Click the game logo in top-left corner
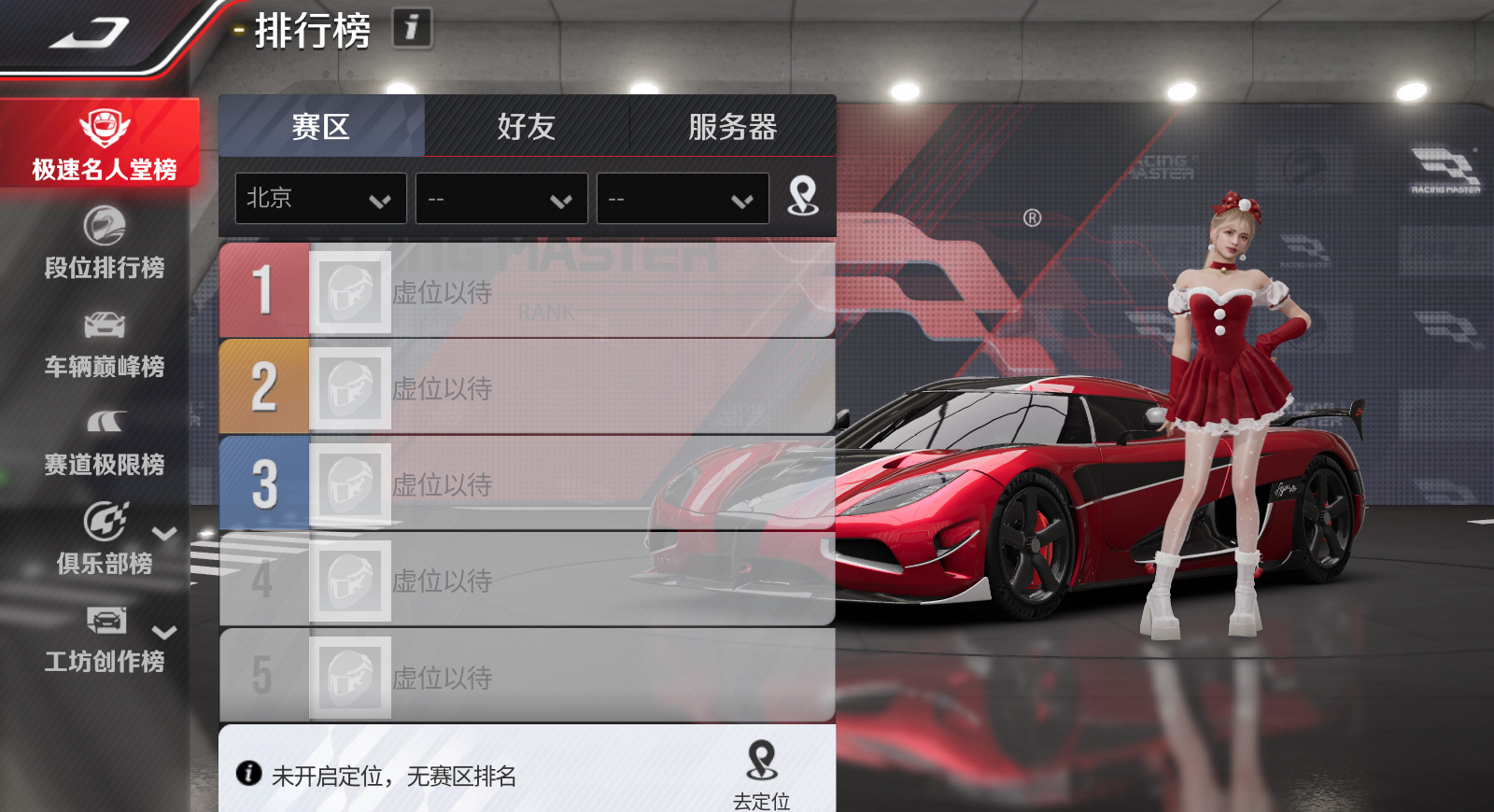Screen dimensions: 1494x812 tap(89, 31)
